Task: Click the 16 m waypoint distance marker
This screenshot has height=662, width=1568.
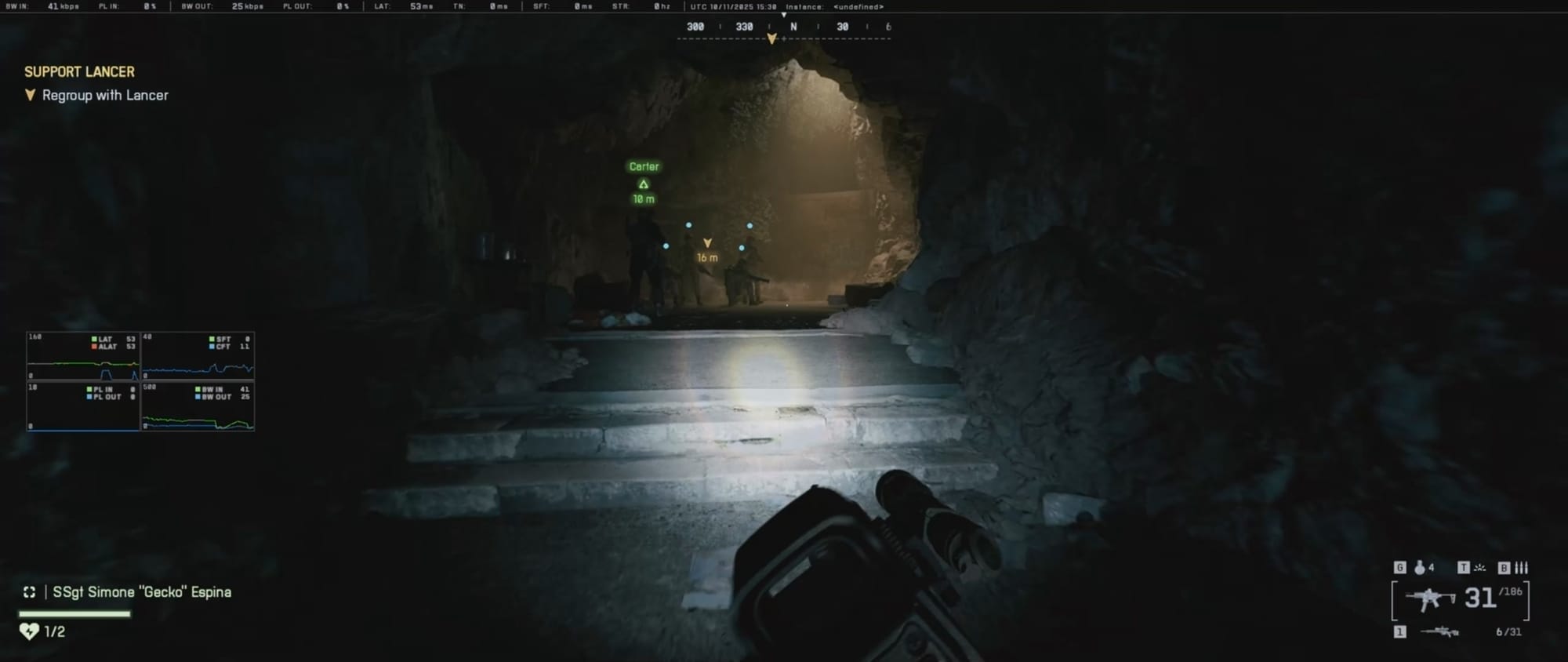Action: pyautogui.click(x=708, y=257)
